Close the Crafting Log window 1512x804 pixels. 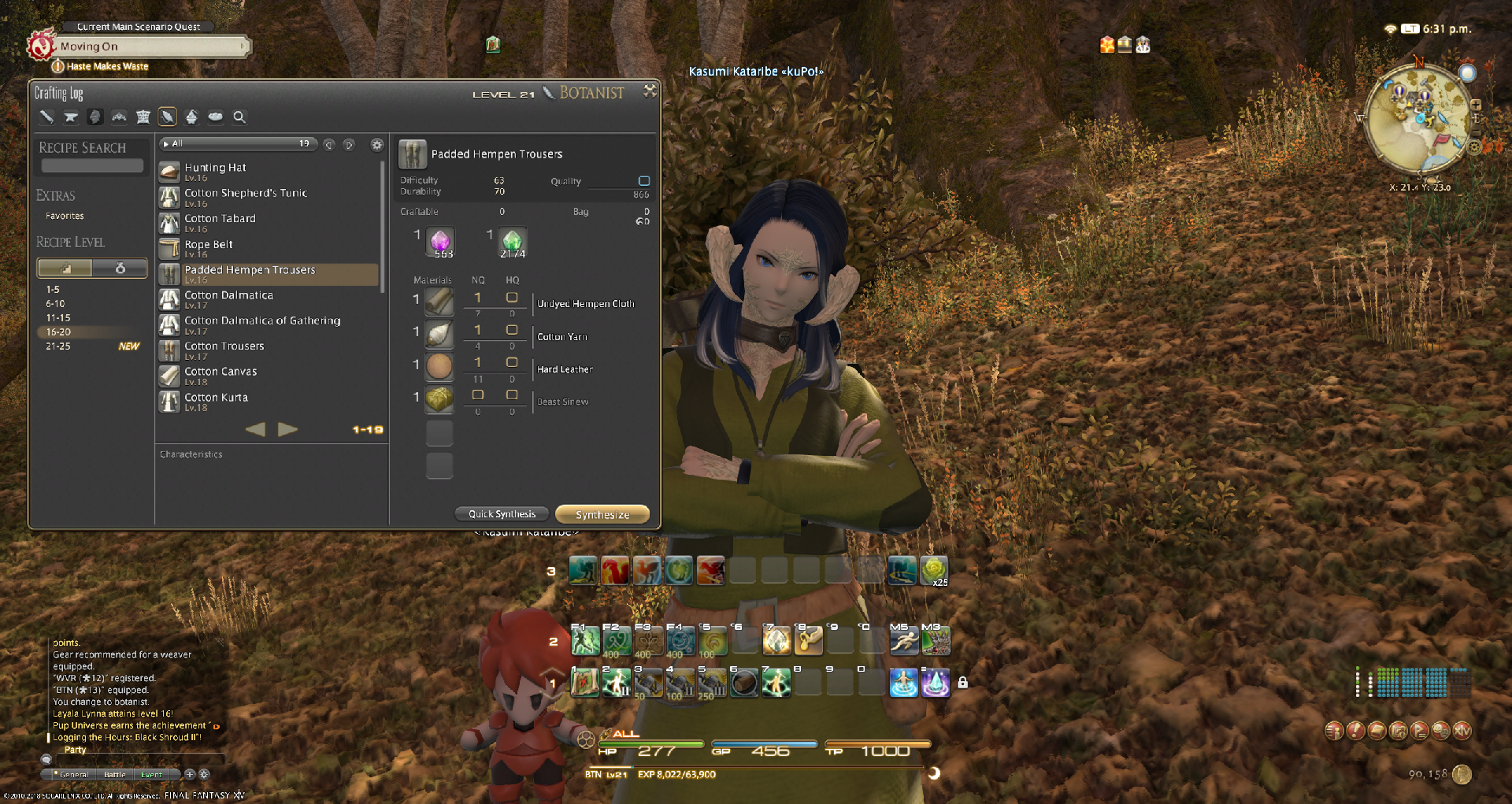tap(650, 91)
